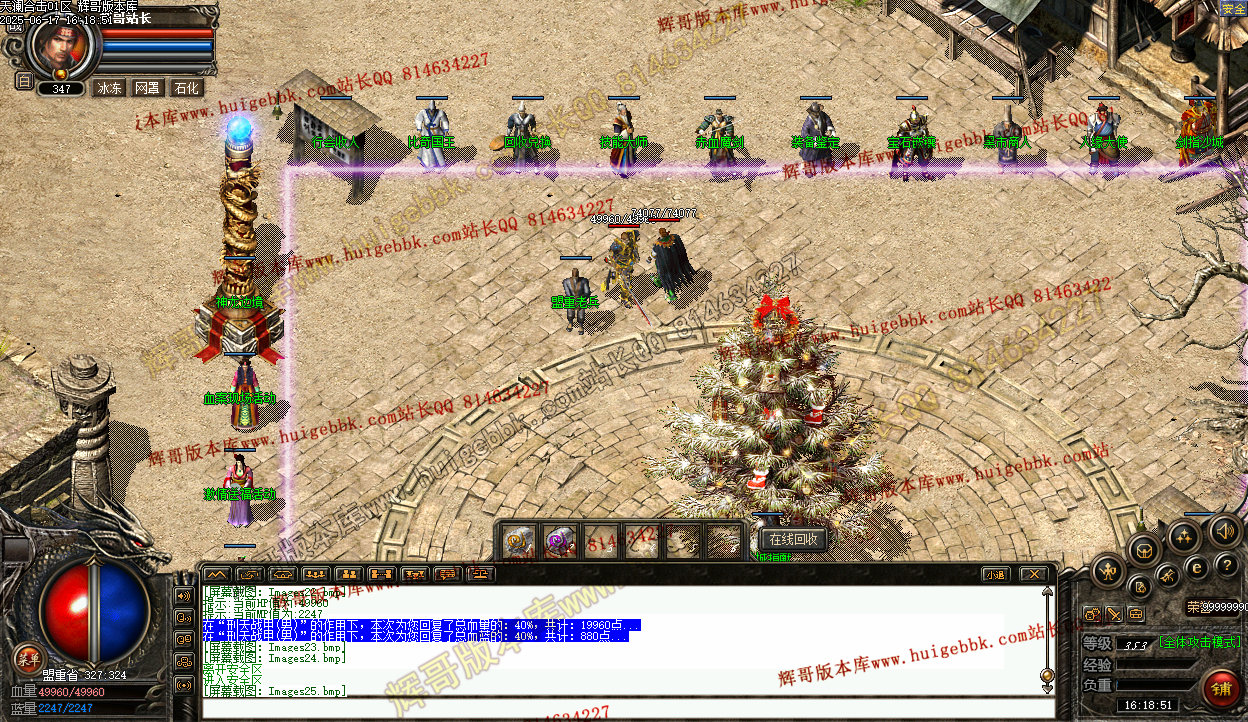Toggle the 全体攻击模式 attack mode label
The height and width of the screenshot is (722, 1248).
tap(1200, 642)
